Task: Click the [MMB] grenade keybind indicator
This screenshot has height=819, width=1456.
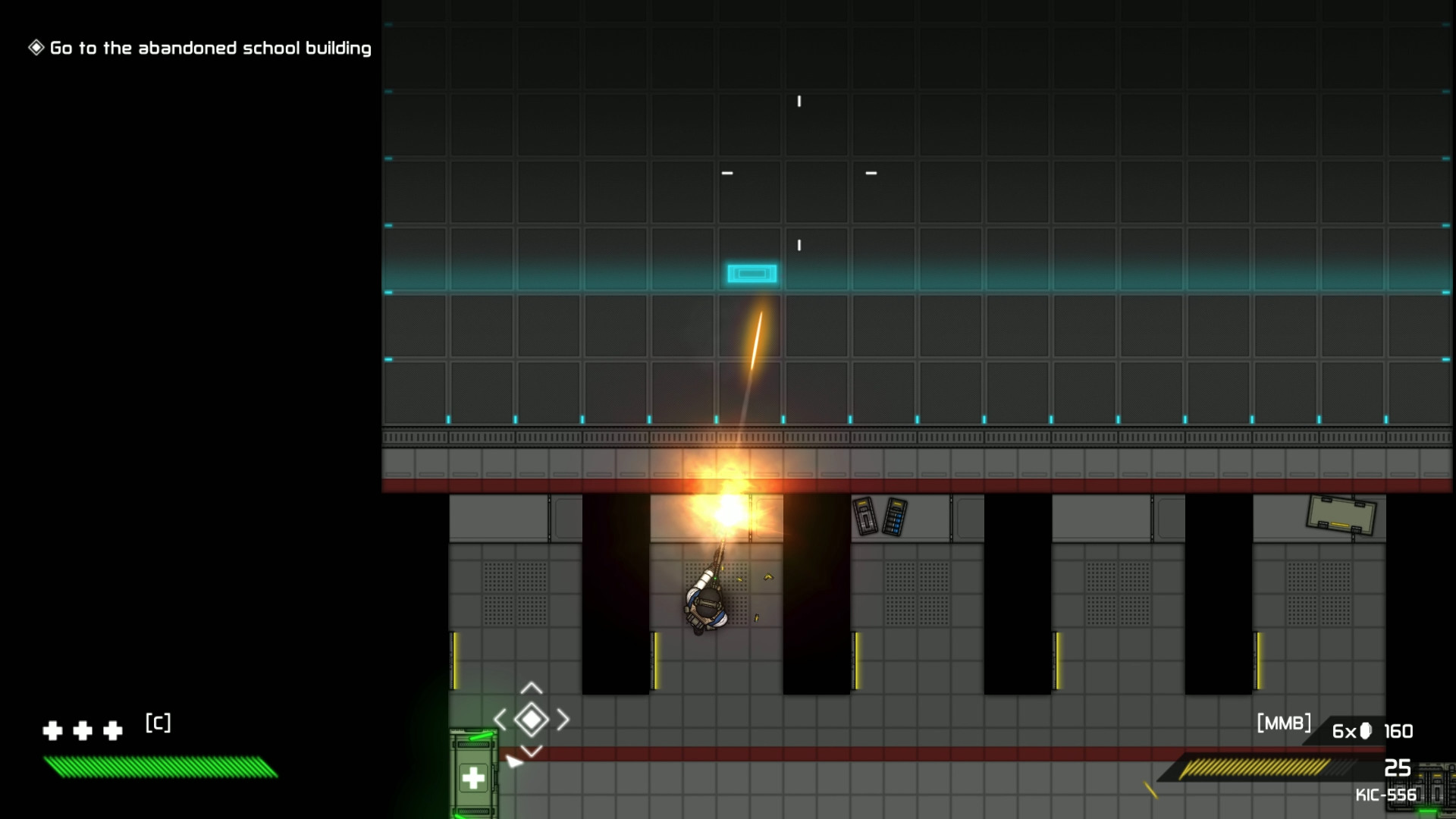Action: [1285, 723]
